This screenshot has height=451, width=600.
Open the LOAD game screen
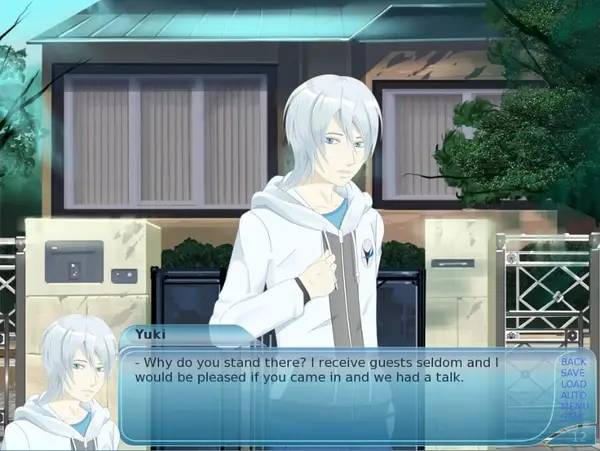(x=573, y=384)
